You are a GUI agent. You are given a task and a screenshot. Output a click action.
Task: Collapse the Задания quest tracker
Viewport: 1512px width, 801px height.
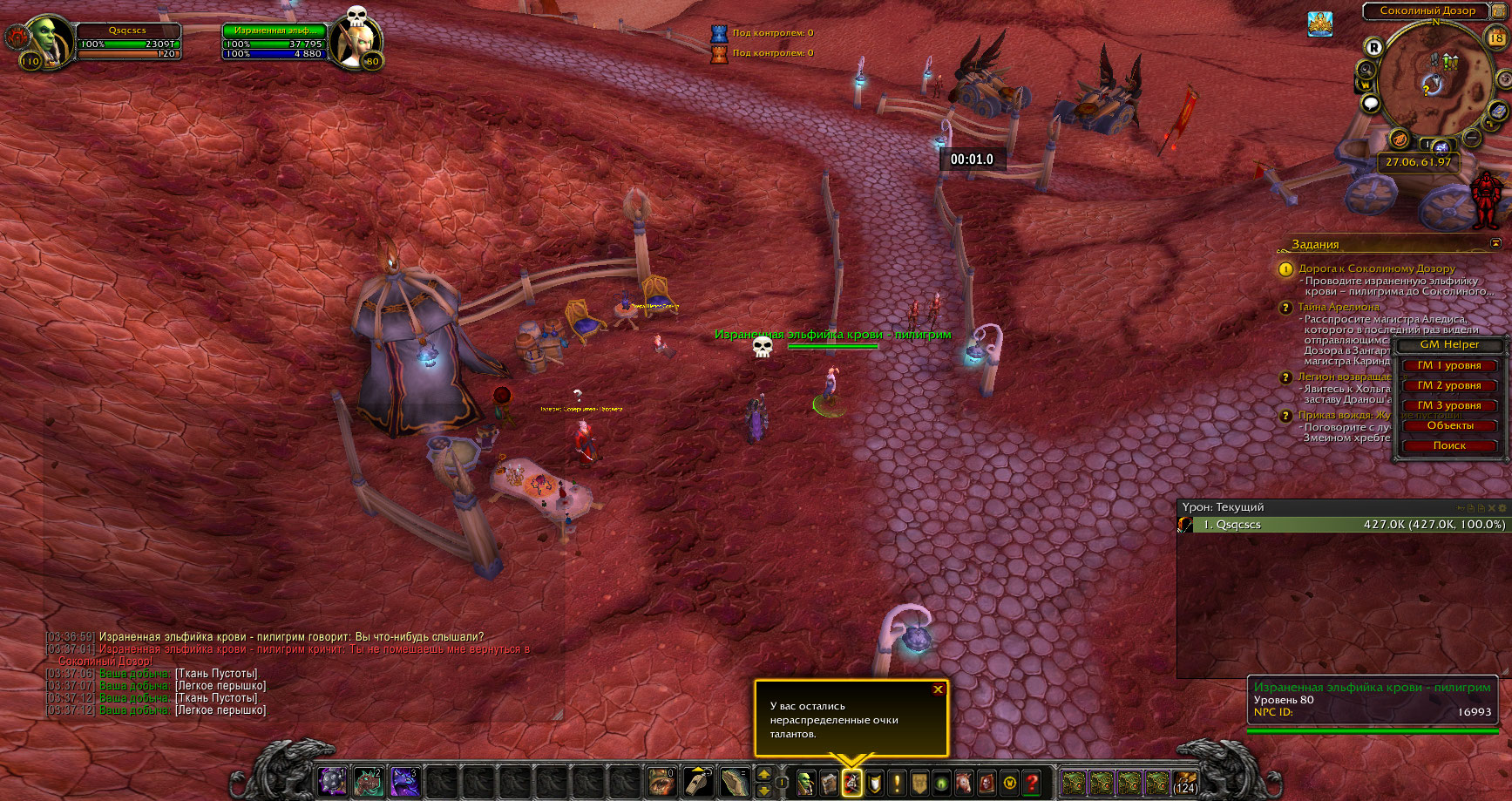(x=1495, y=244)
